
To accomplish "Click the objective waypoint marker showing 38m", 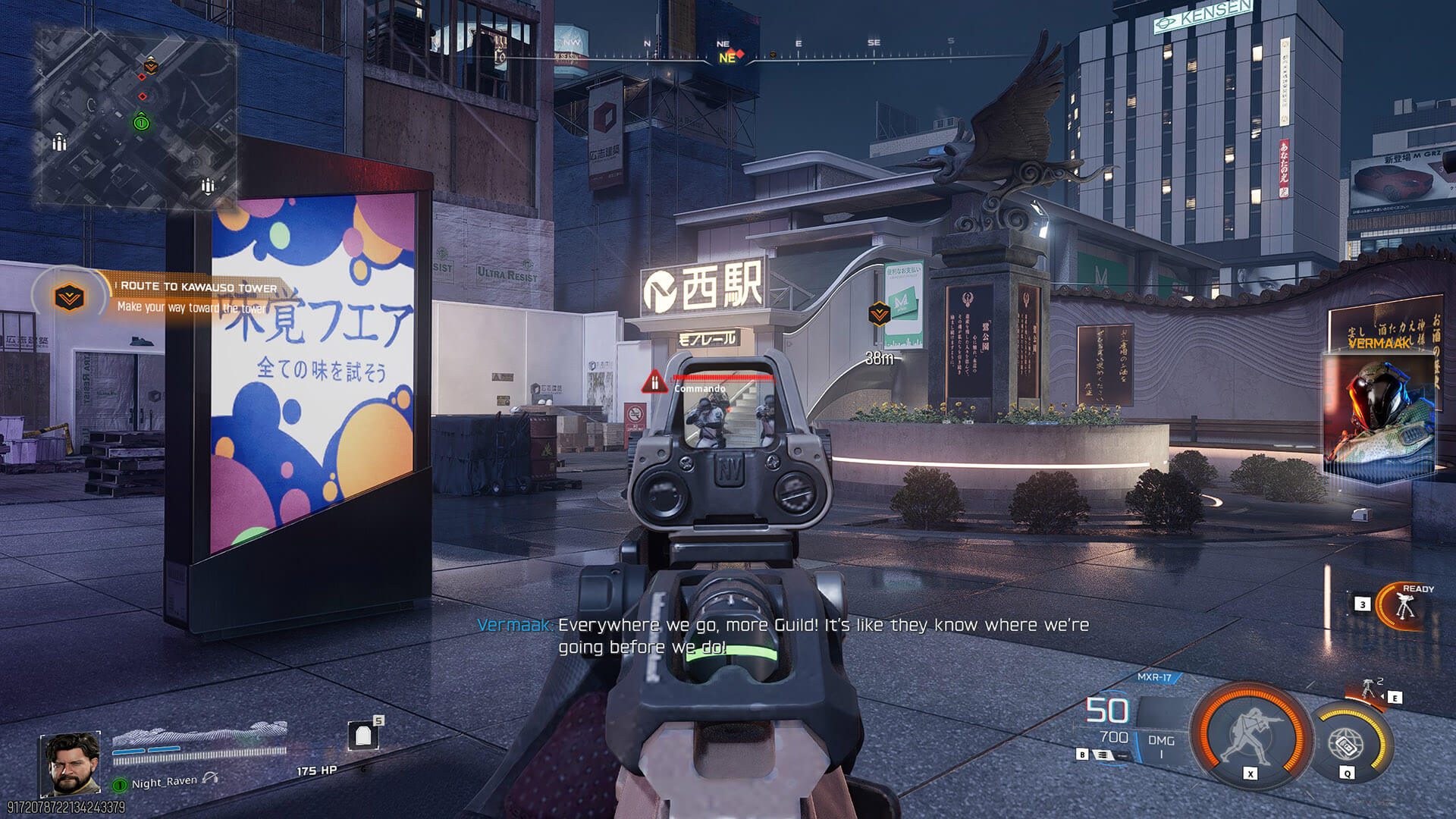I will (879, 314).
